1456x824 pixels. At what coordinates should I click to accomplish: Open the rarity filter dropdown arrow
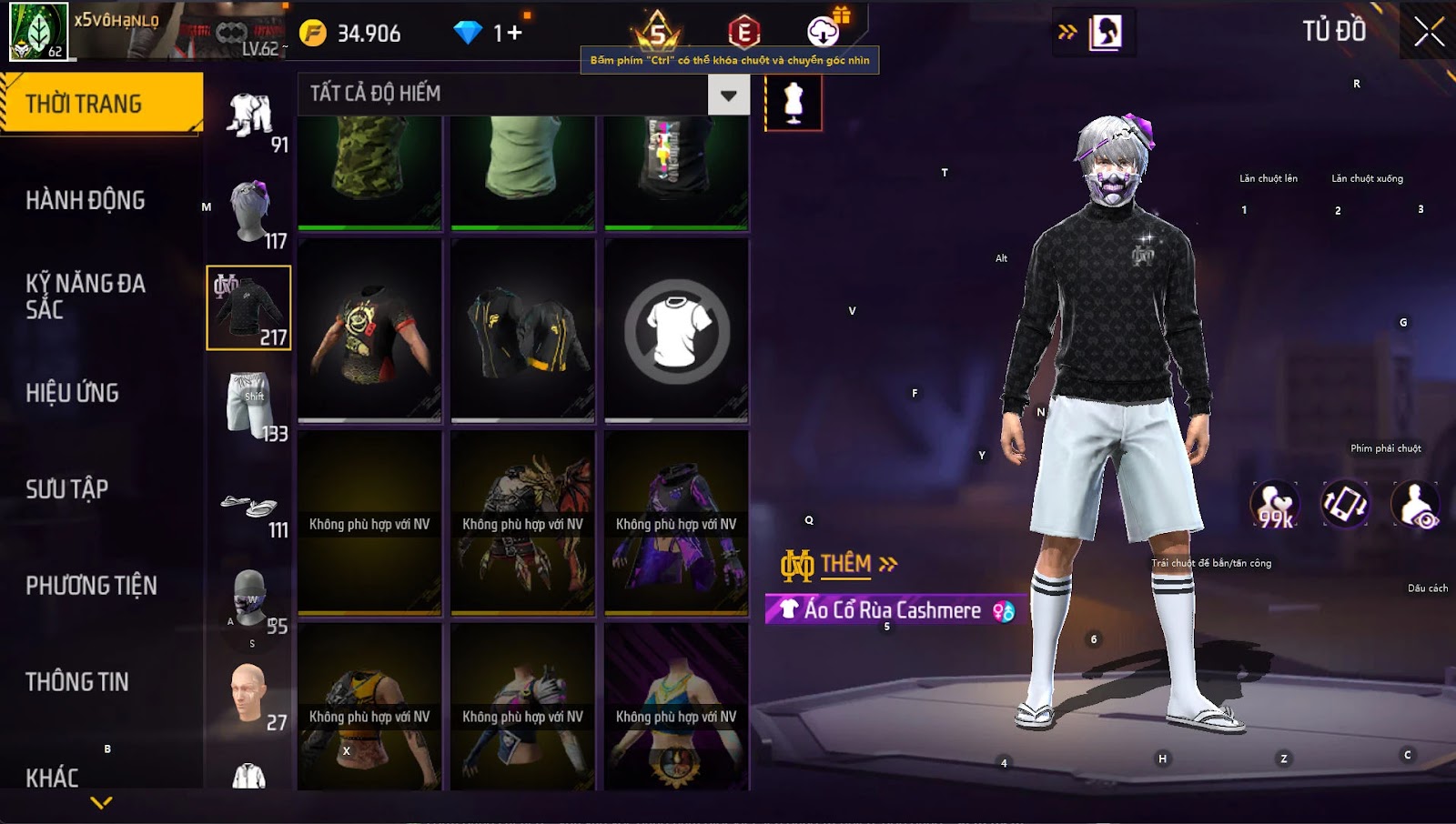pyautogui.click(x=728, y=95)
